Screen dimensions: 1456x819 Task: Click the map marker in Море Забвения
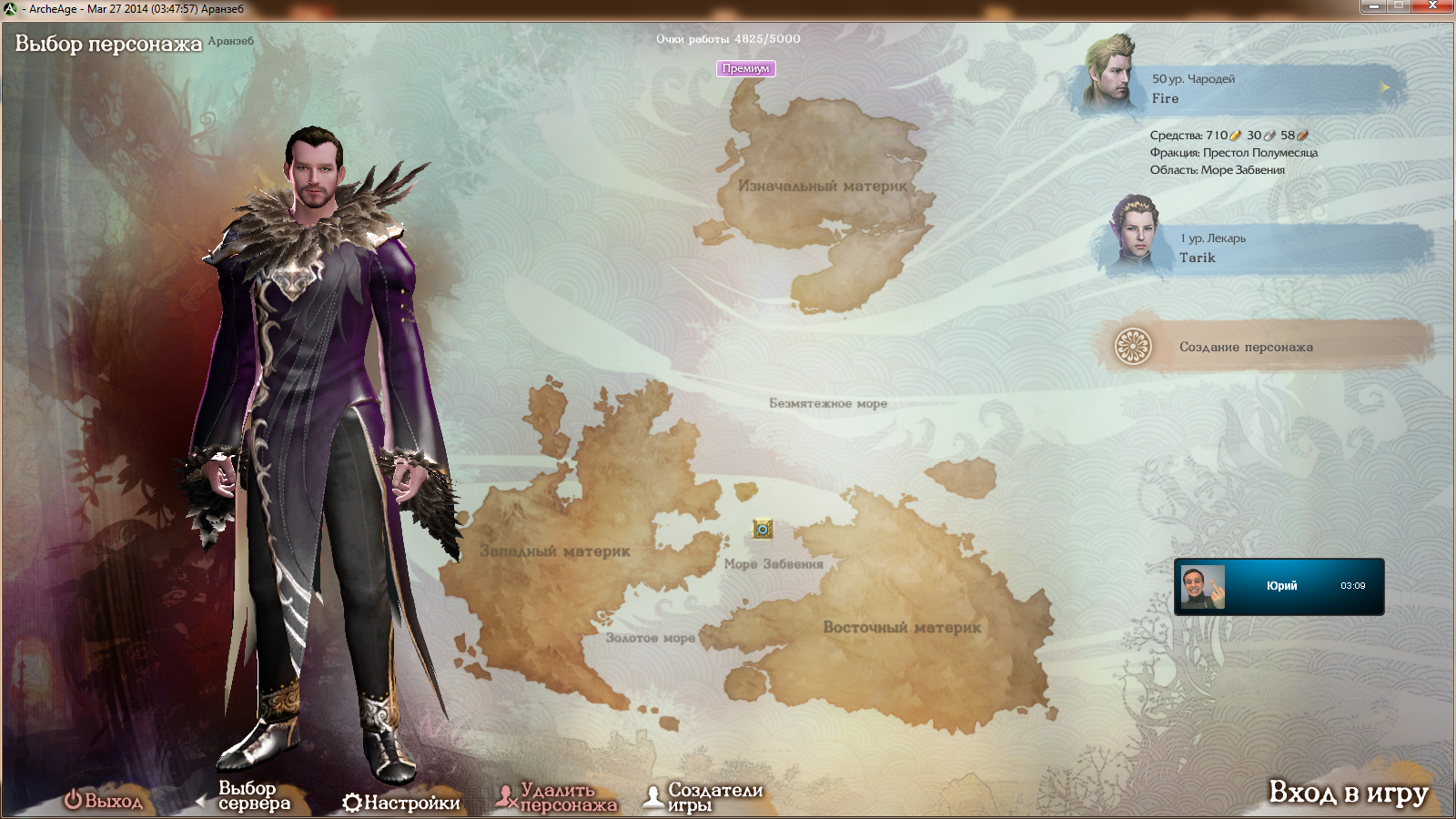pos(763,529)
